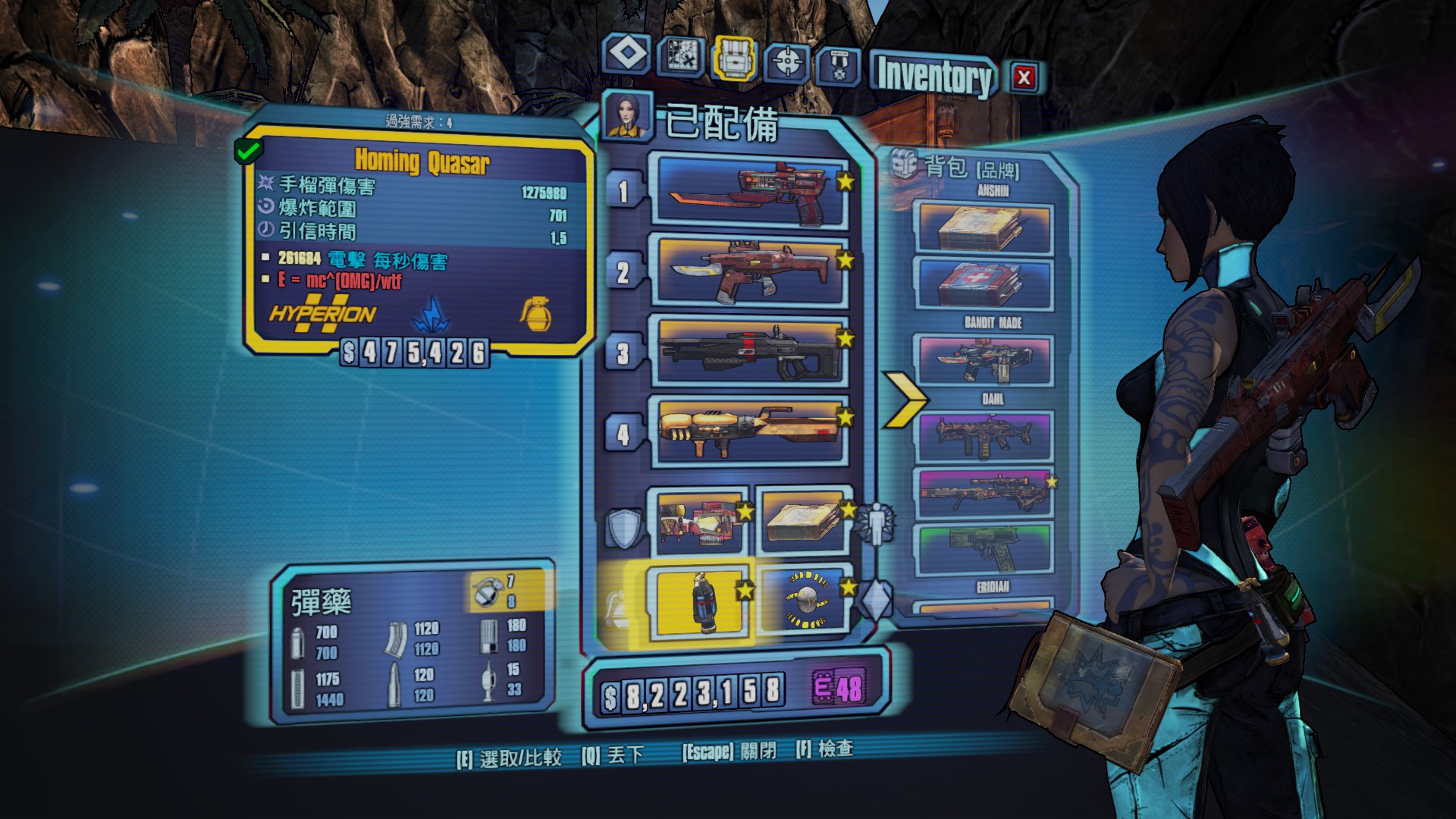The image size is (1456, 819).
Task: Pick the purple Dahl SMG in backpack
Action: click(985, 436)
